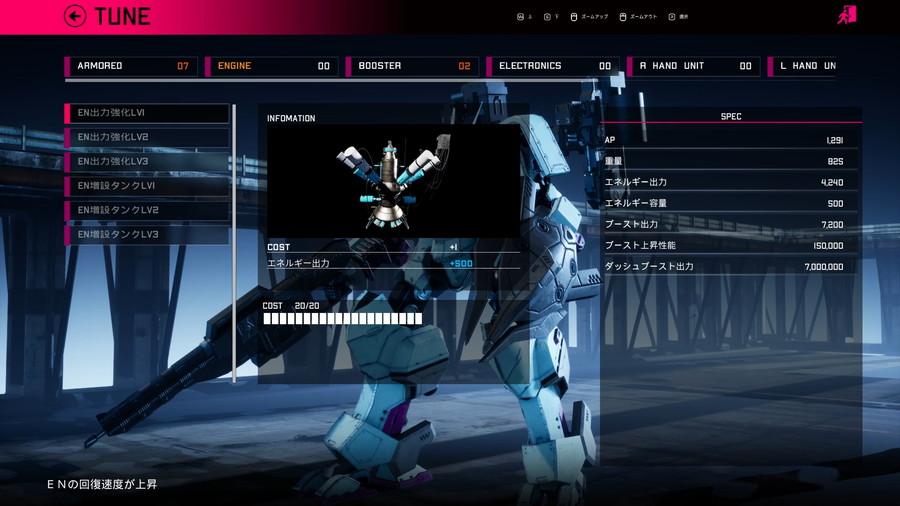This screenshot has width=900, height=506.
Task: Go back using the TUNE arrow button
Action: pyautogui.click(x=75, y=16)
